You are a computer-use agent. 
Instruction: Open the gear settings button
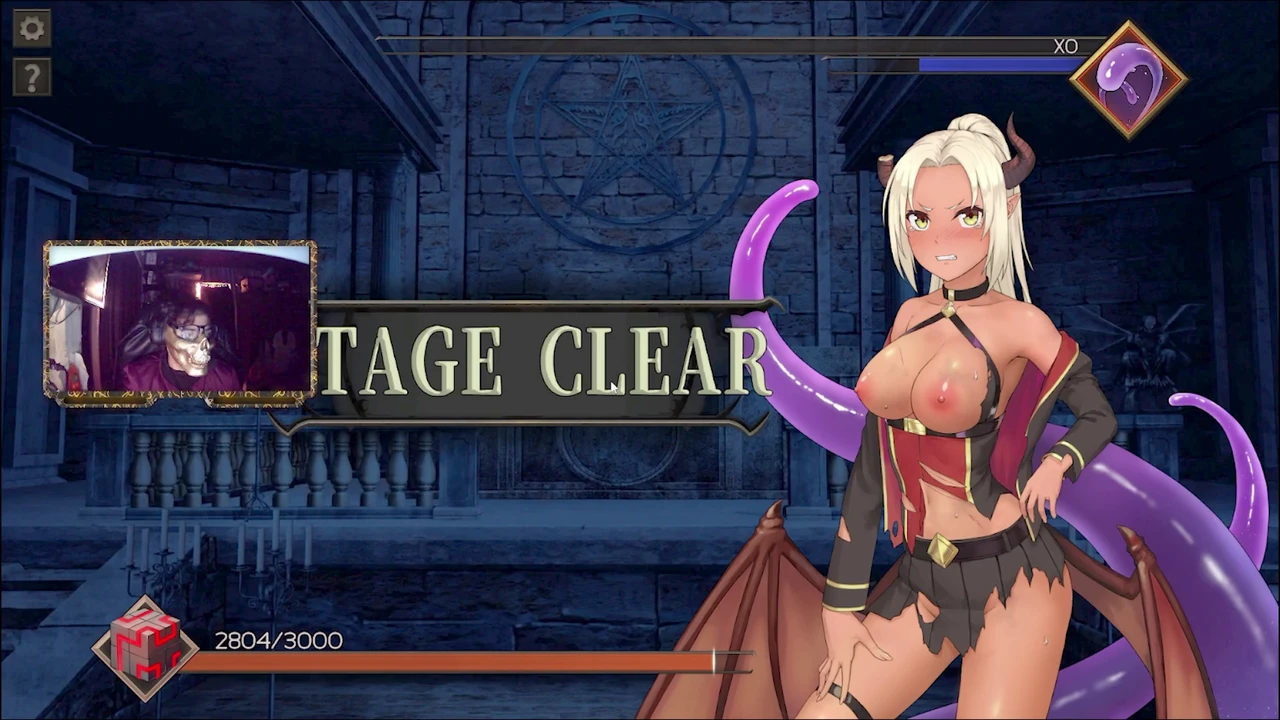(32, 28)
